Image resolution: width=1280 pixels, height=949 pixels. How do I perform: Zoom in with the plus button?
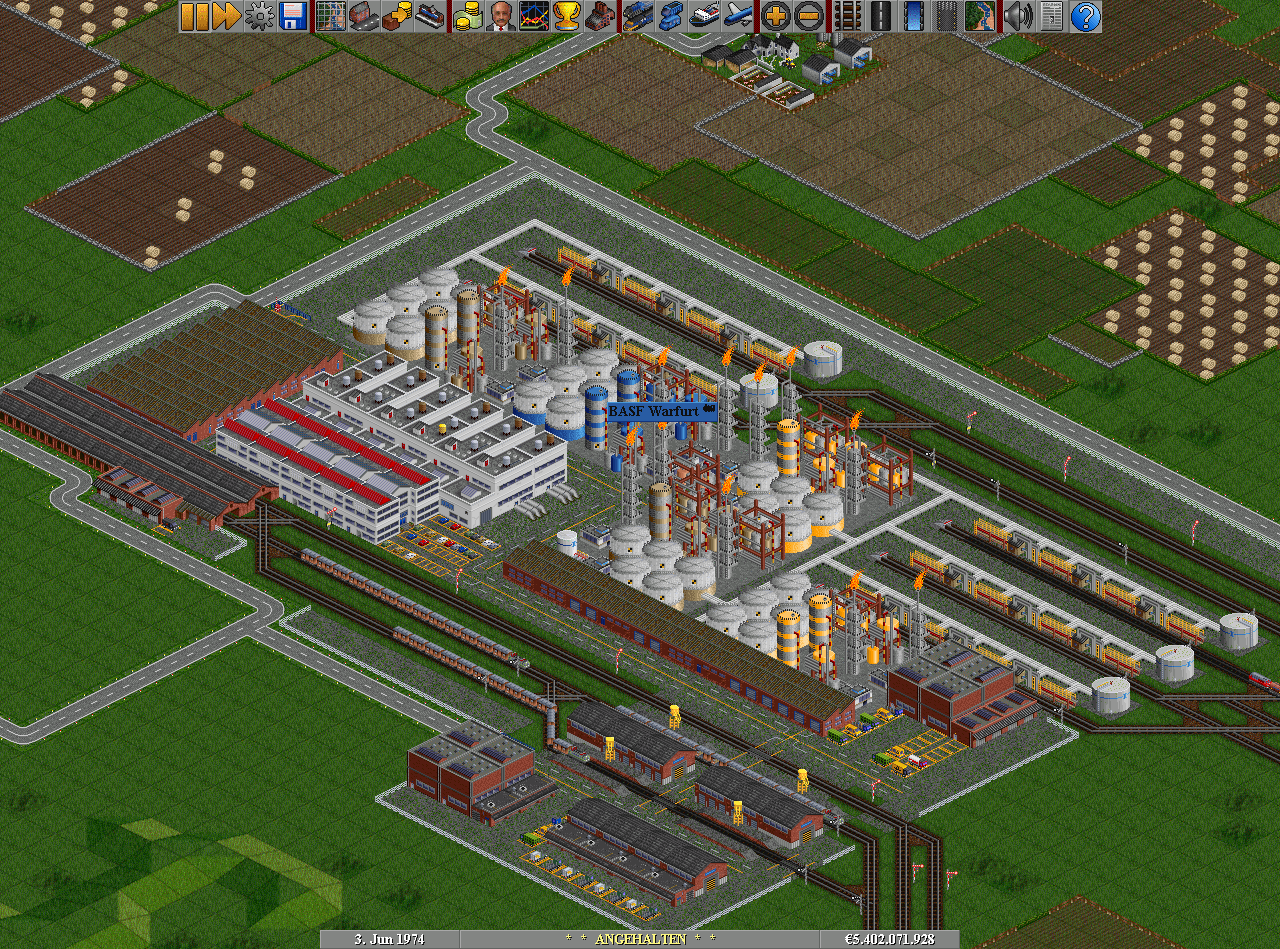(775, 16)
